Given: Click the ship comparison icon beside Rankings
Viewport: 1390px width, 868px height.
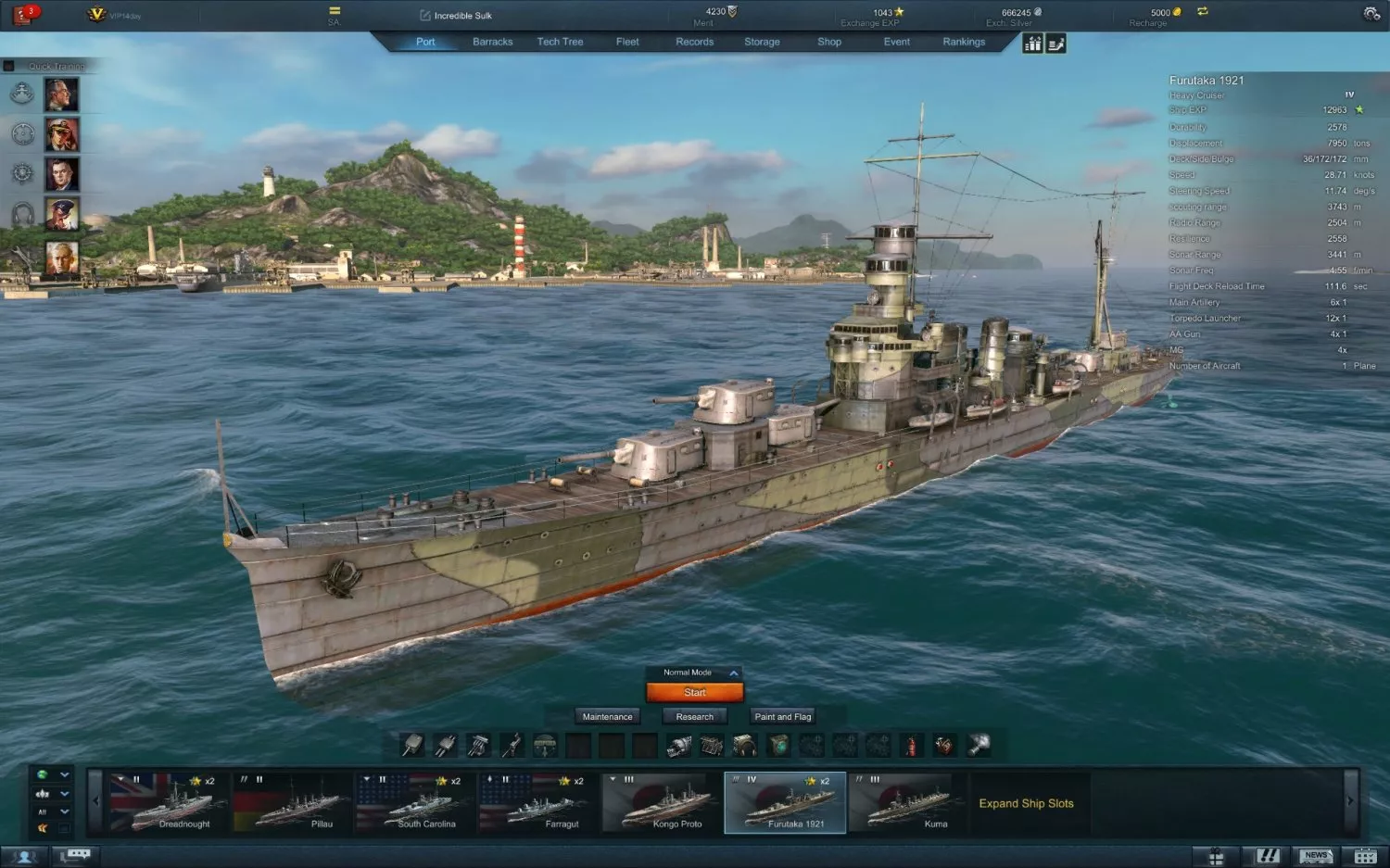Looking at the screenshot, I should tap(1033, 43).
